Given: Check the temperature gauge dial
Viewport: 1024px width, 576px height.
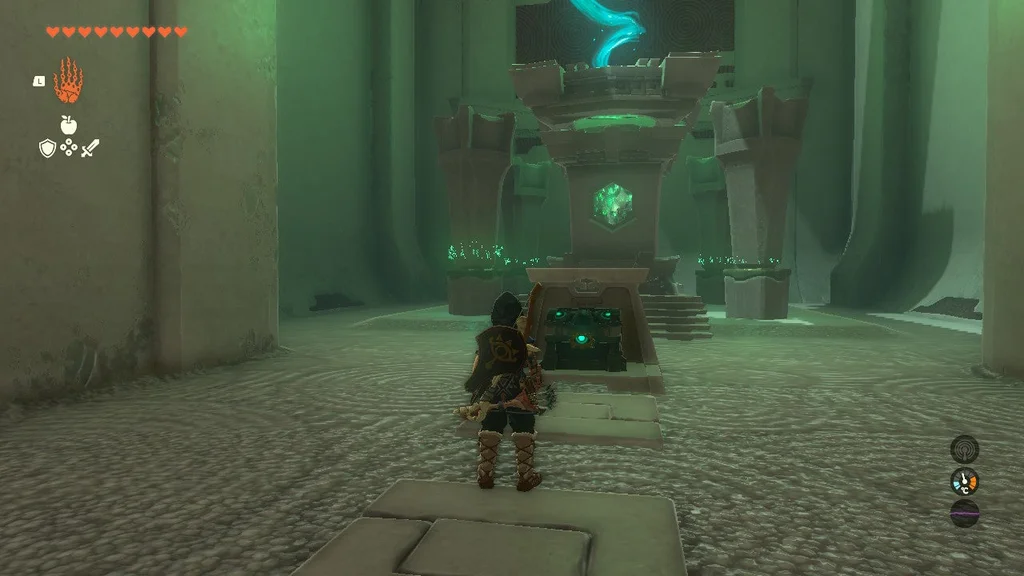Looking at the screenshot, I should 964,481.
